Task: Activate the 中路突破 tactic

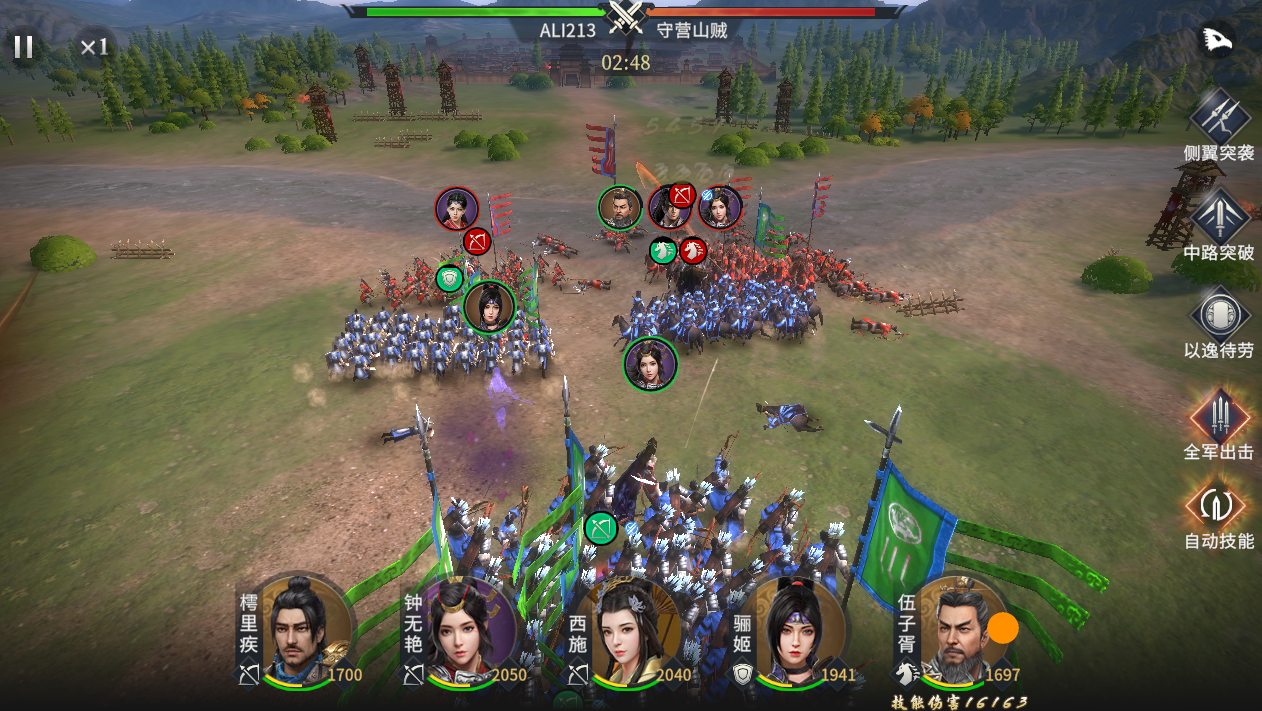Action: [1219, 215]
